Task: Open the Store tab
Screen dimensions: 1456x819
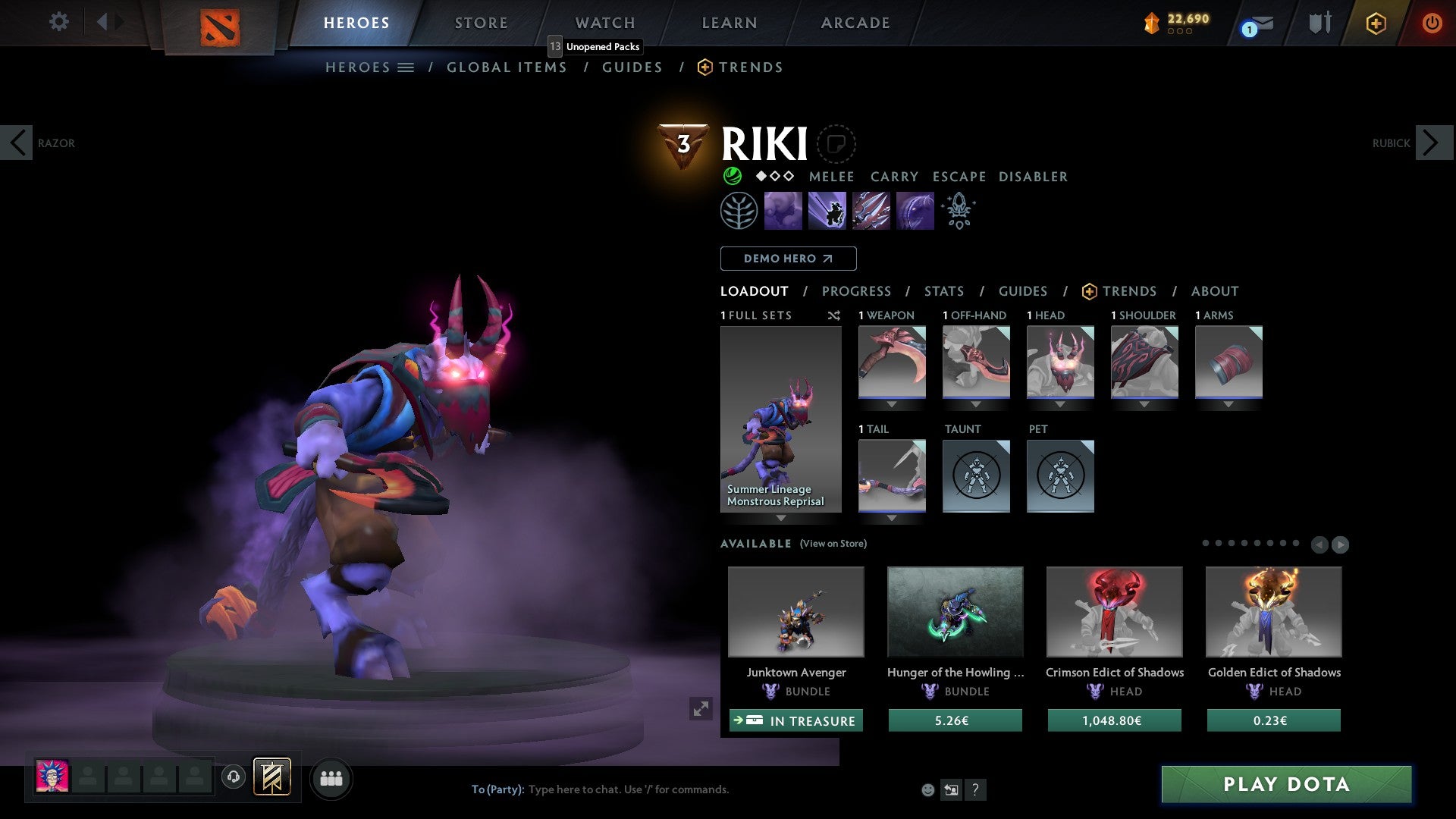Action: [481, 23]
